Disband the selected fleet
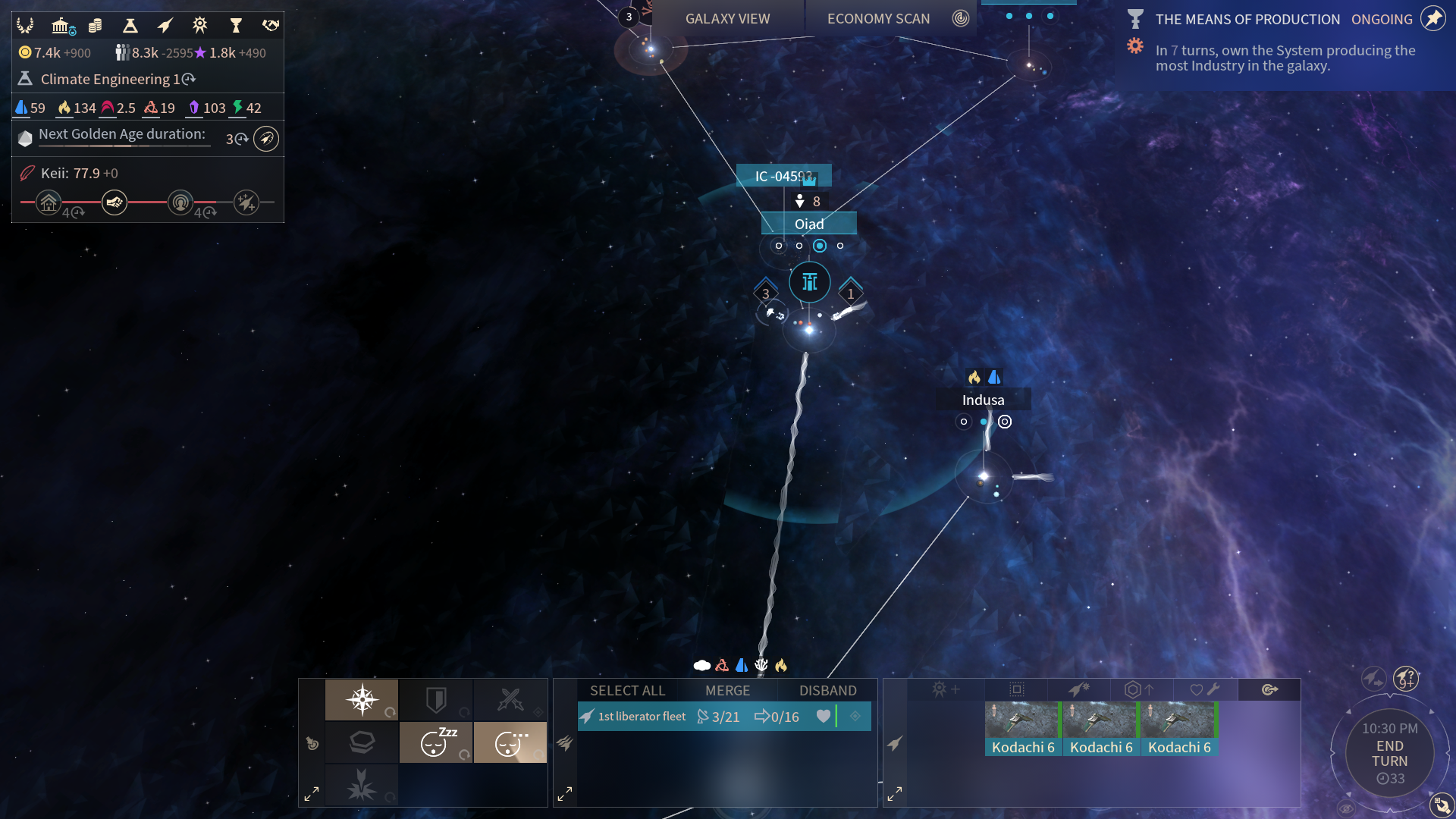 click(x=827, y=691)
